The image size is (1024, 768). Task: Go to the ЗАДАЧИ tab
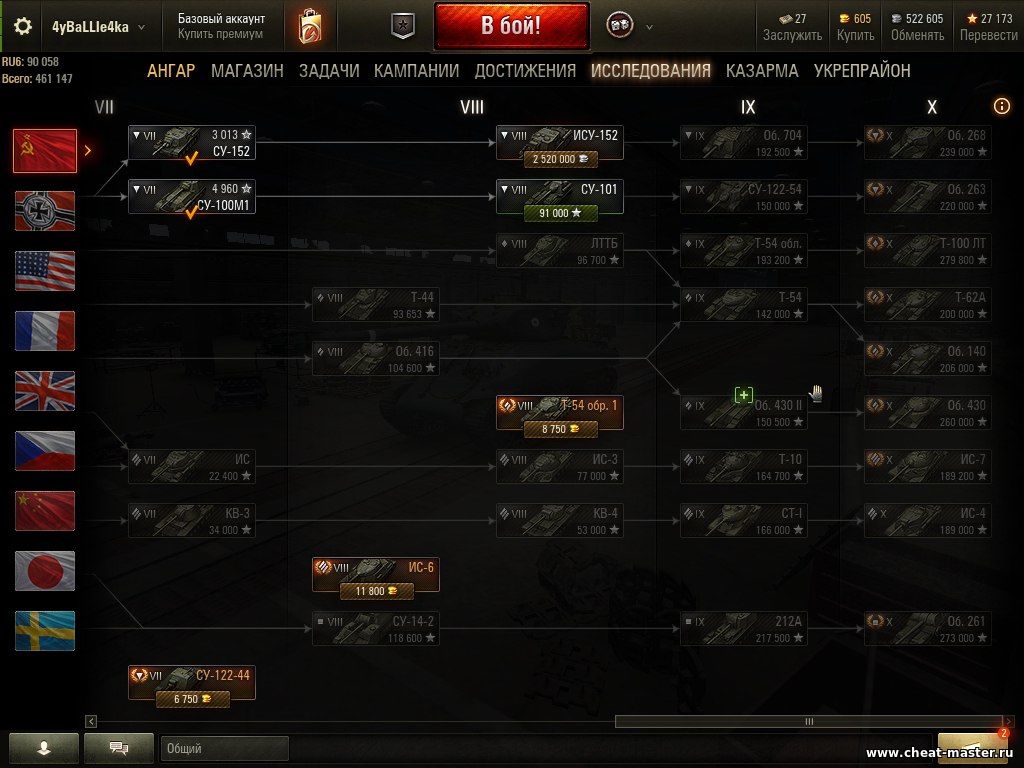[329, 71]
